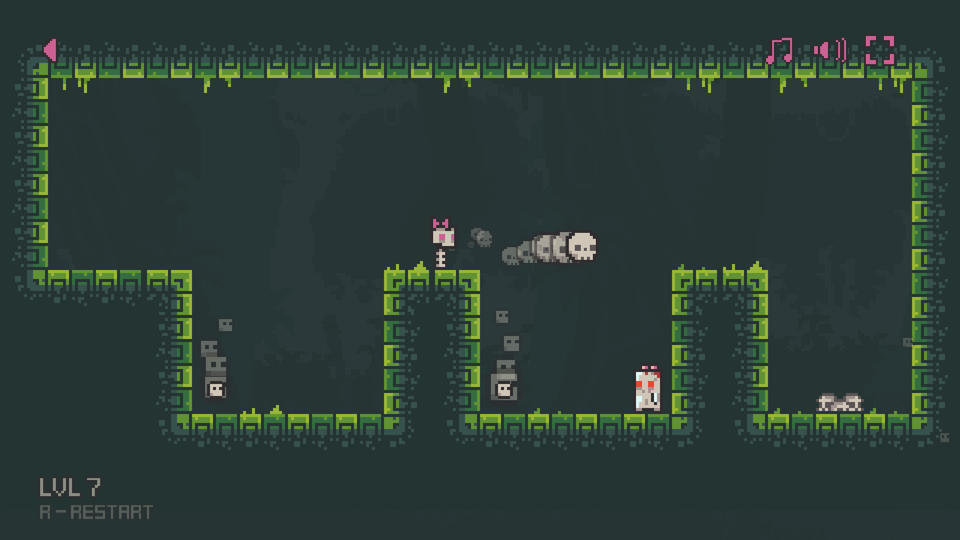Click the pink back arrow

pyautogui.click(x=49, y=49)
